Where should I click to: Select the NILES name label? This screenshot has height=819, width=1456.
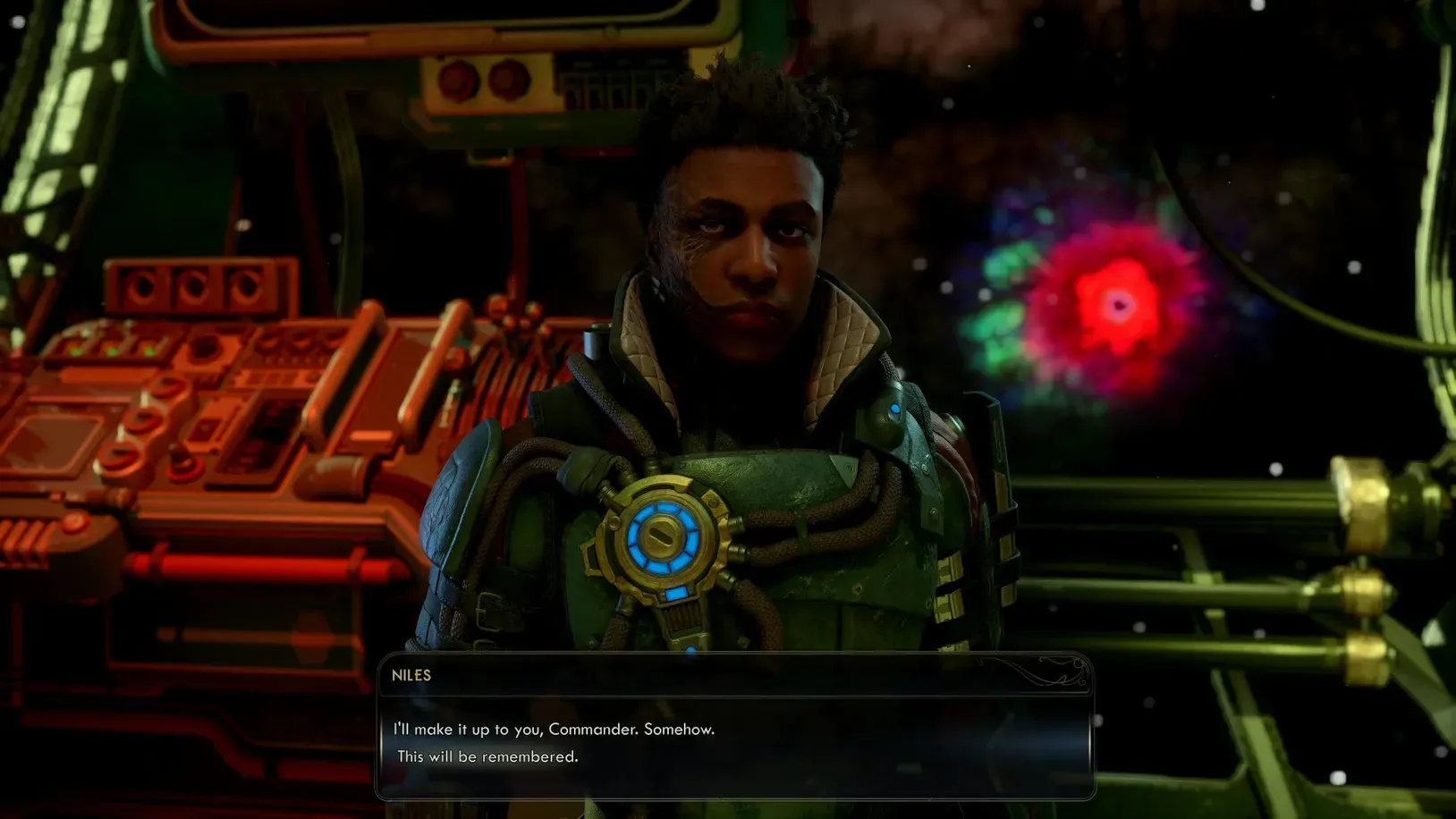click(411, 675)
